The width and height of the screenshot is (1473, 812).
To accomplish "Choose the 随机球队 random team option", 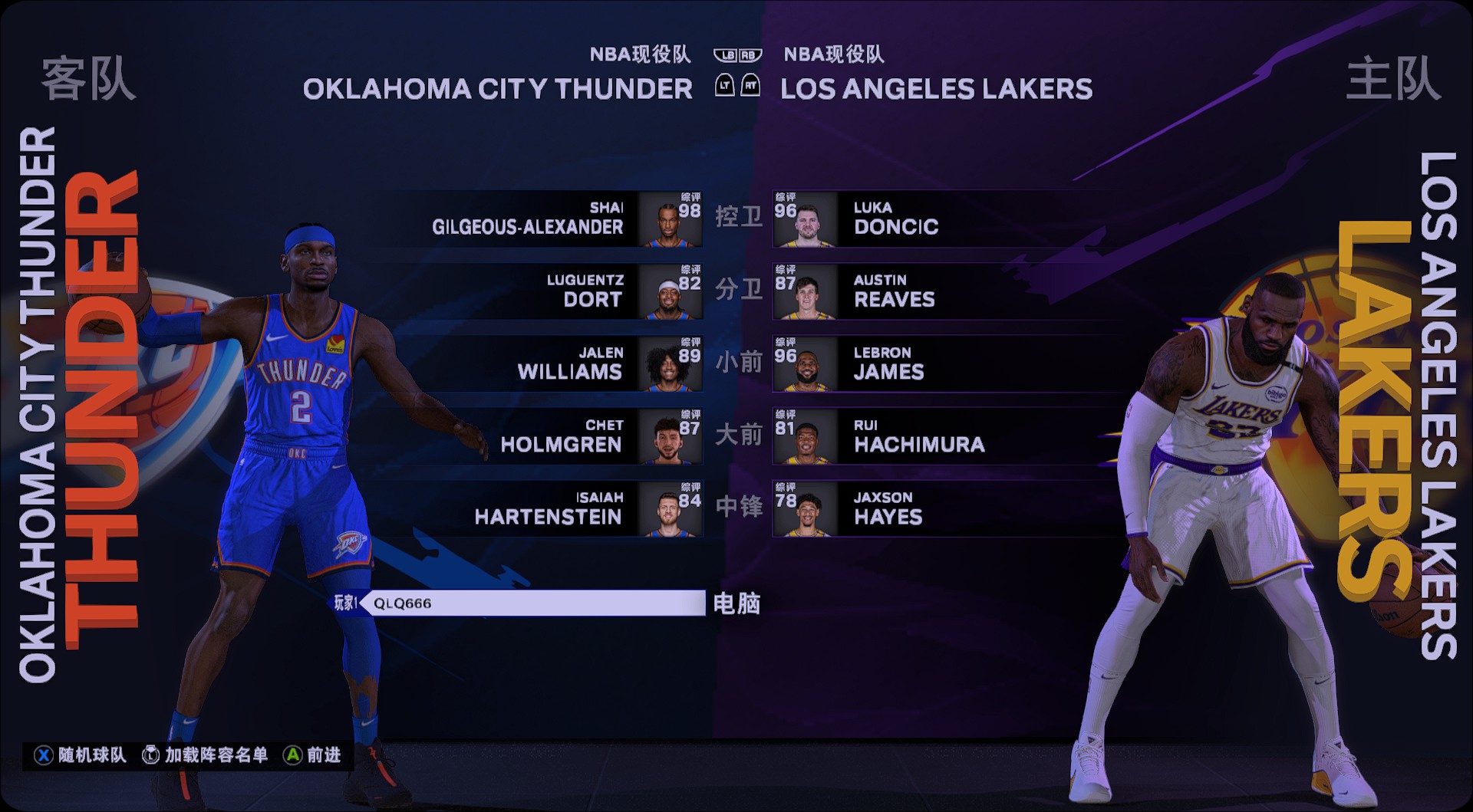I will (x=81, y=755).
